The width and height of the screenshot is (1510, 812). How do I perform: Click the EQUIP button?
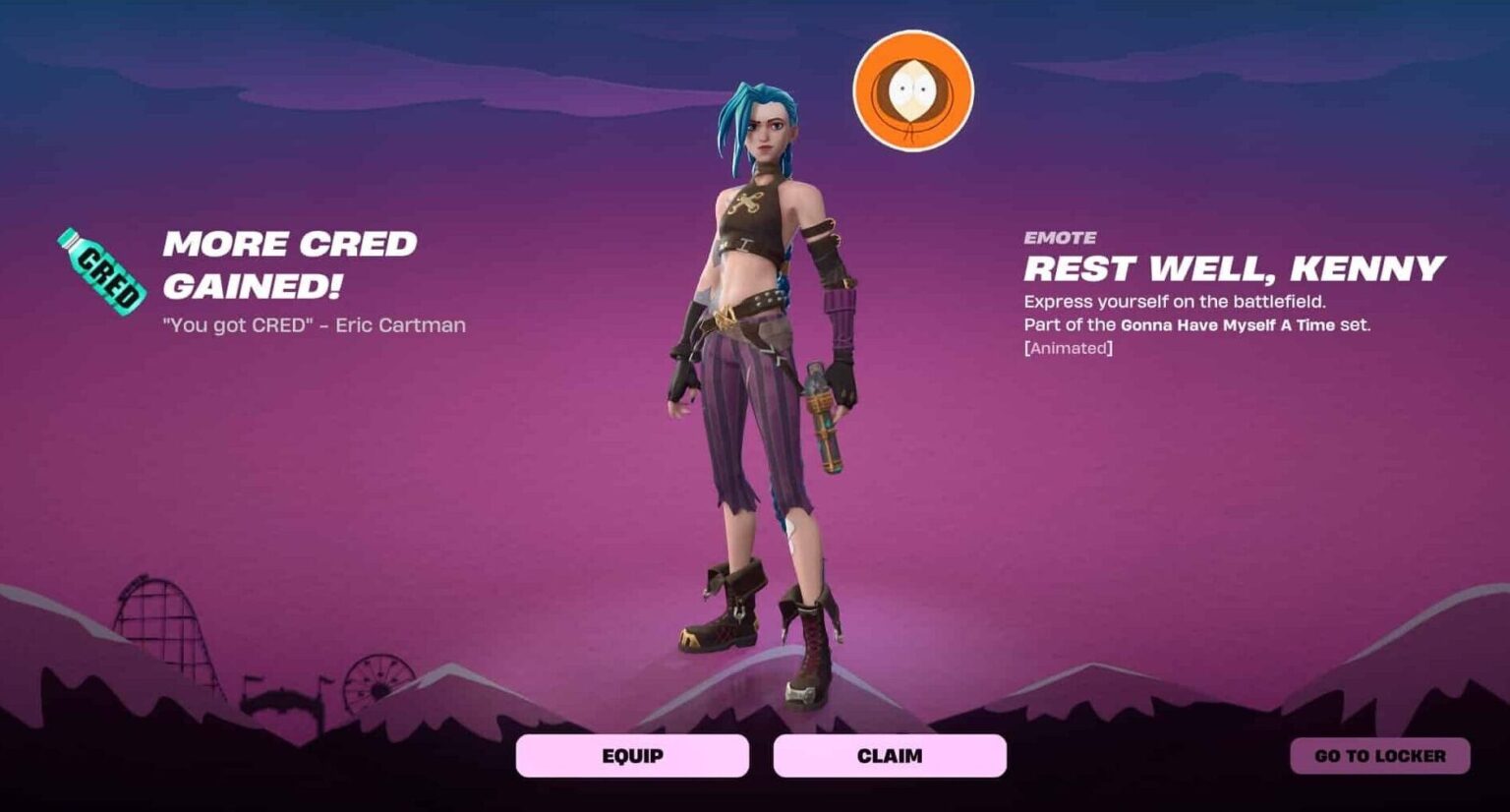[633, 755]
